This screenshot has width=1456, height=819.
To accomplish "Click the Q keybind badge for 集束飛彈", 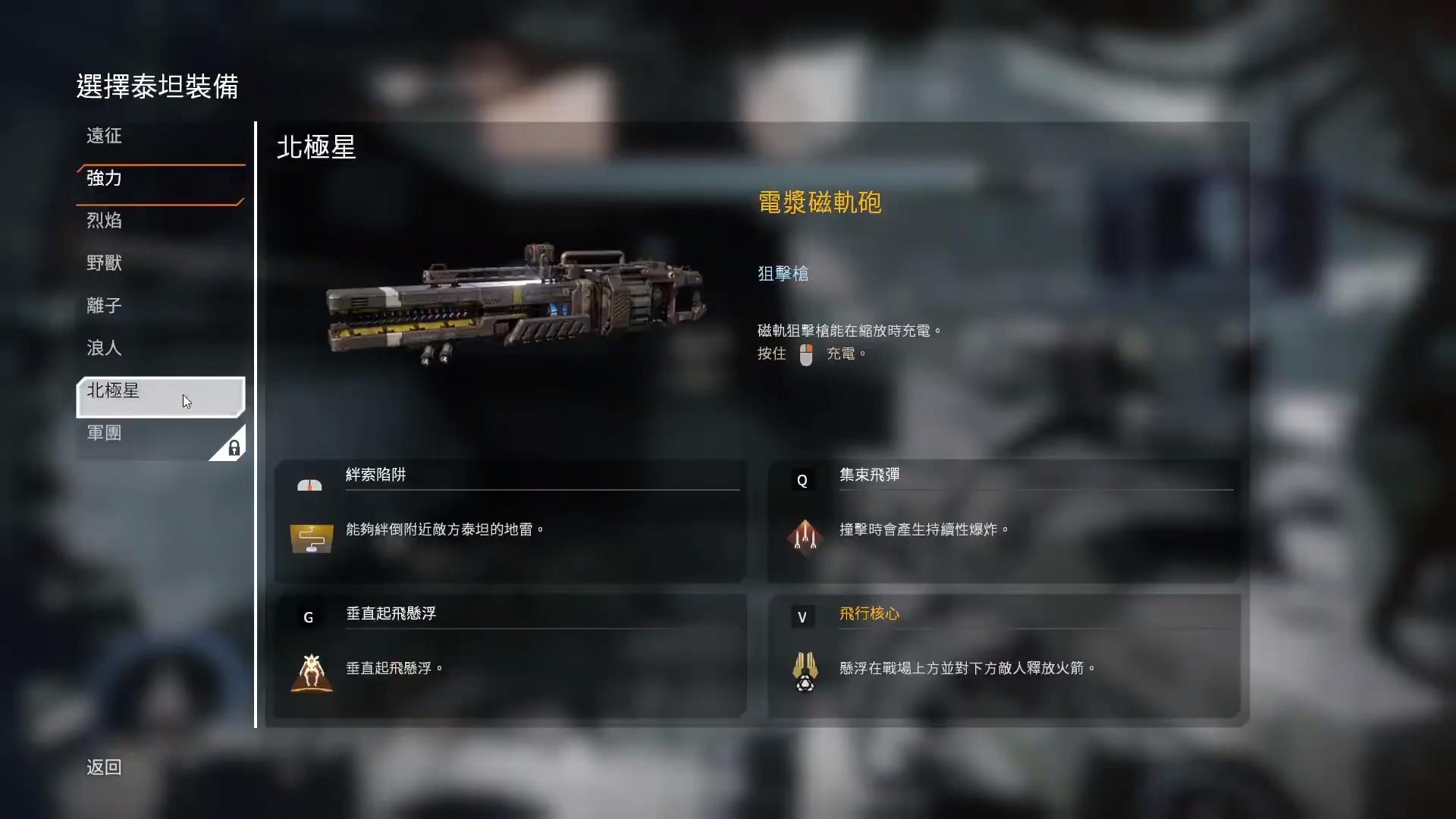I will click(802, 479).
